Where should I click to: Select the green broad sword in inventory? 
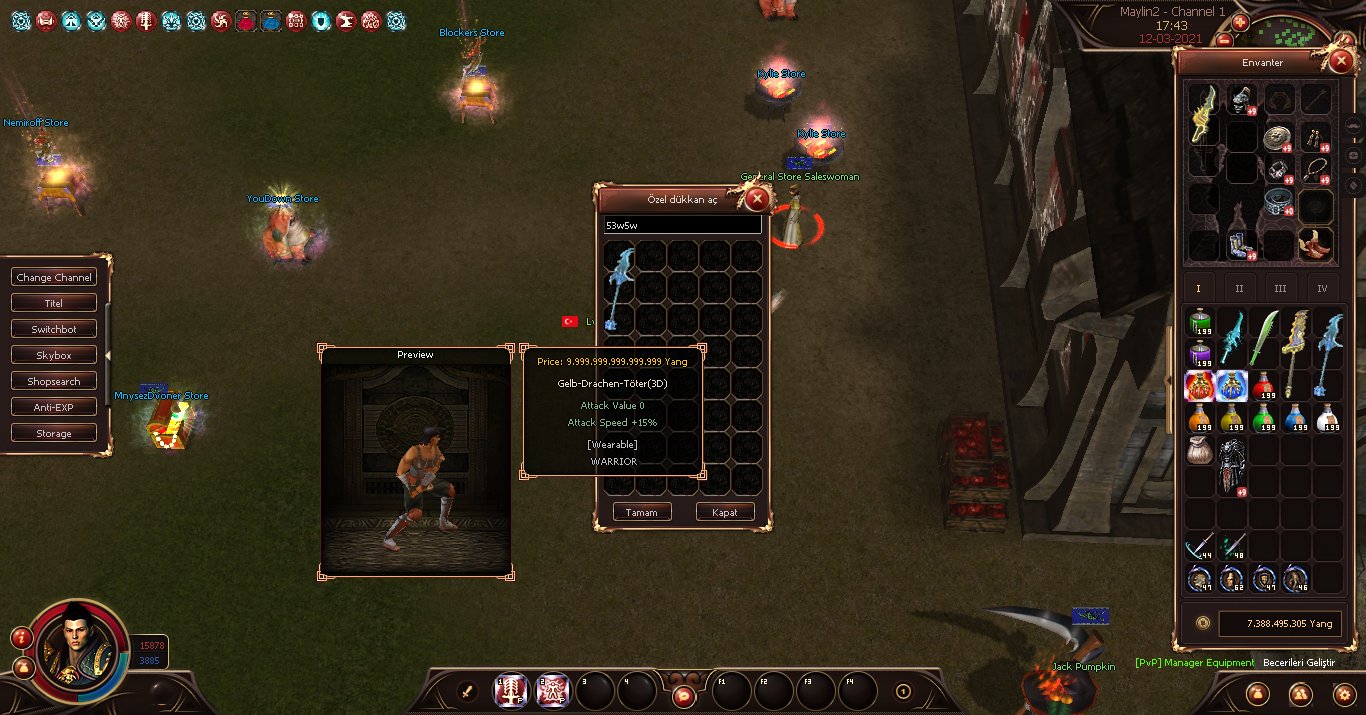tap(1264, 338)
